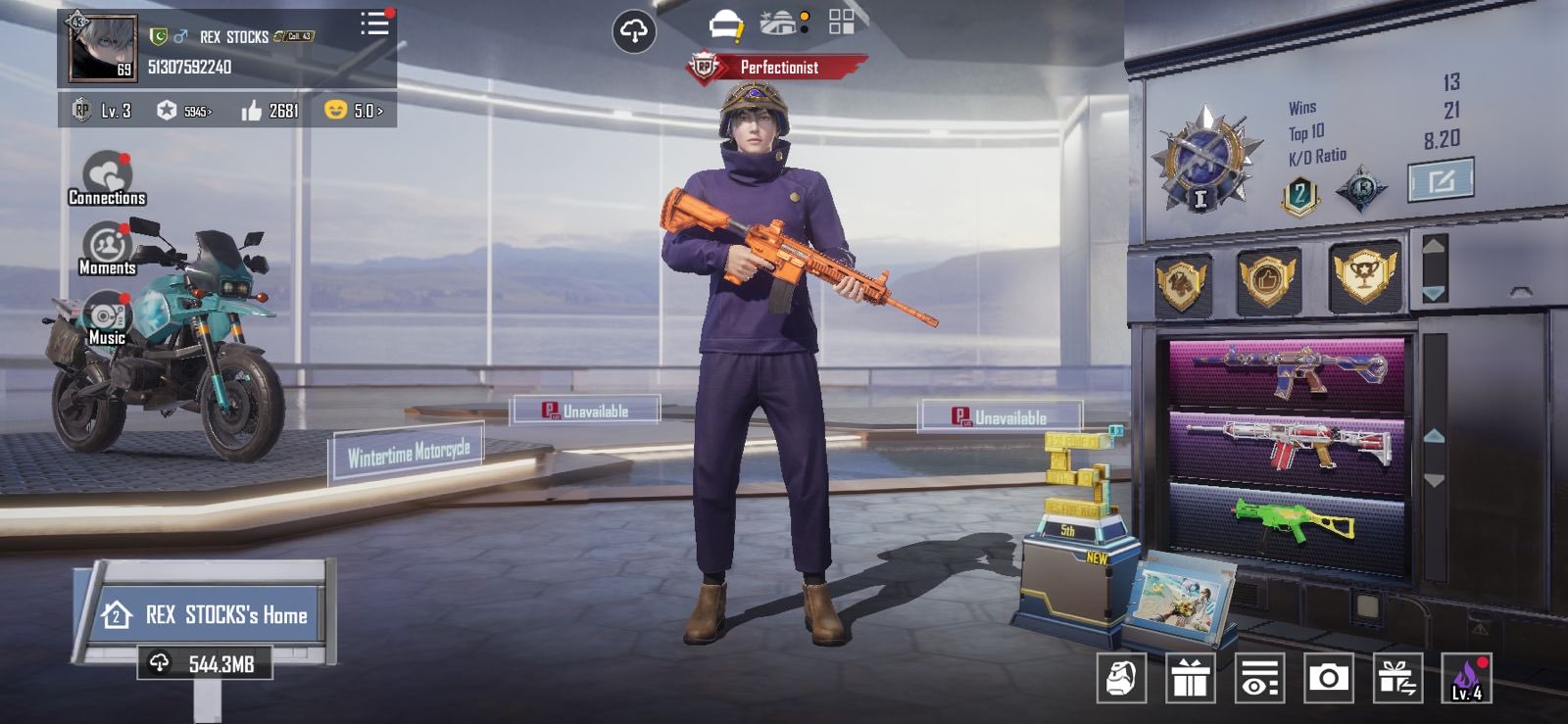
Task: Open the list menu beside the player name
Action: [373, 24]
